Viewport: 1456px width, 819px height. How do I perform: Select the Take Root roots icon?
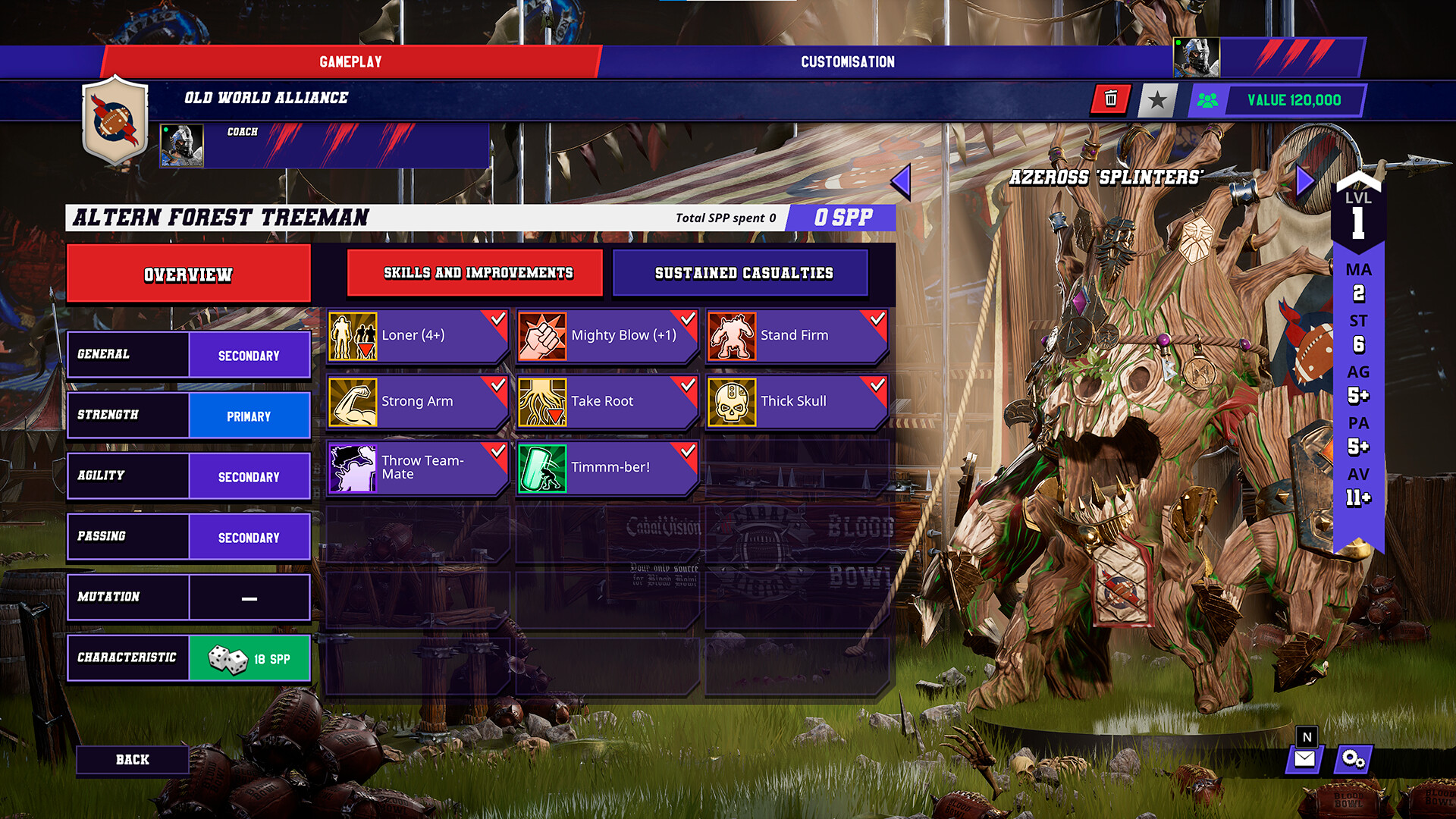point(543,401)
